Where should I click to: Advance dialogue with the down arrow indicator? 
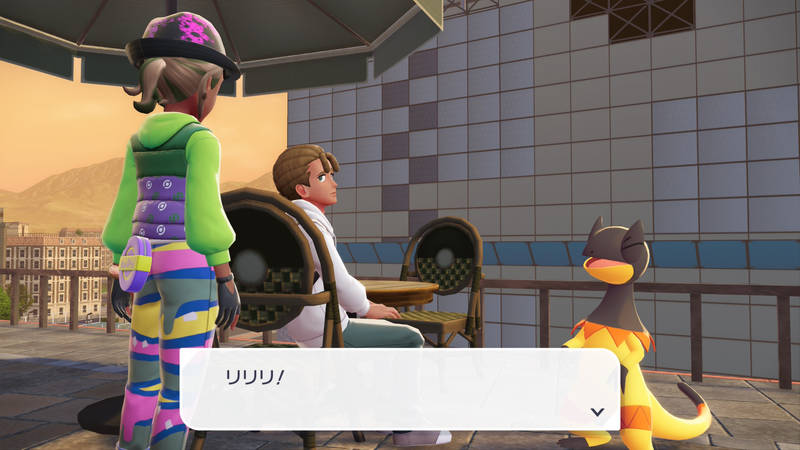click(598, 411)
